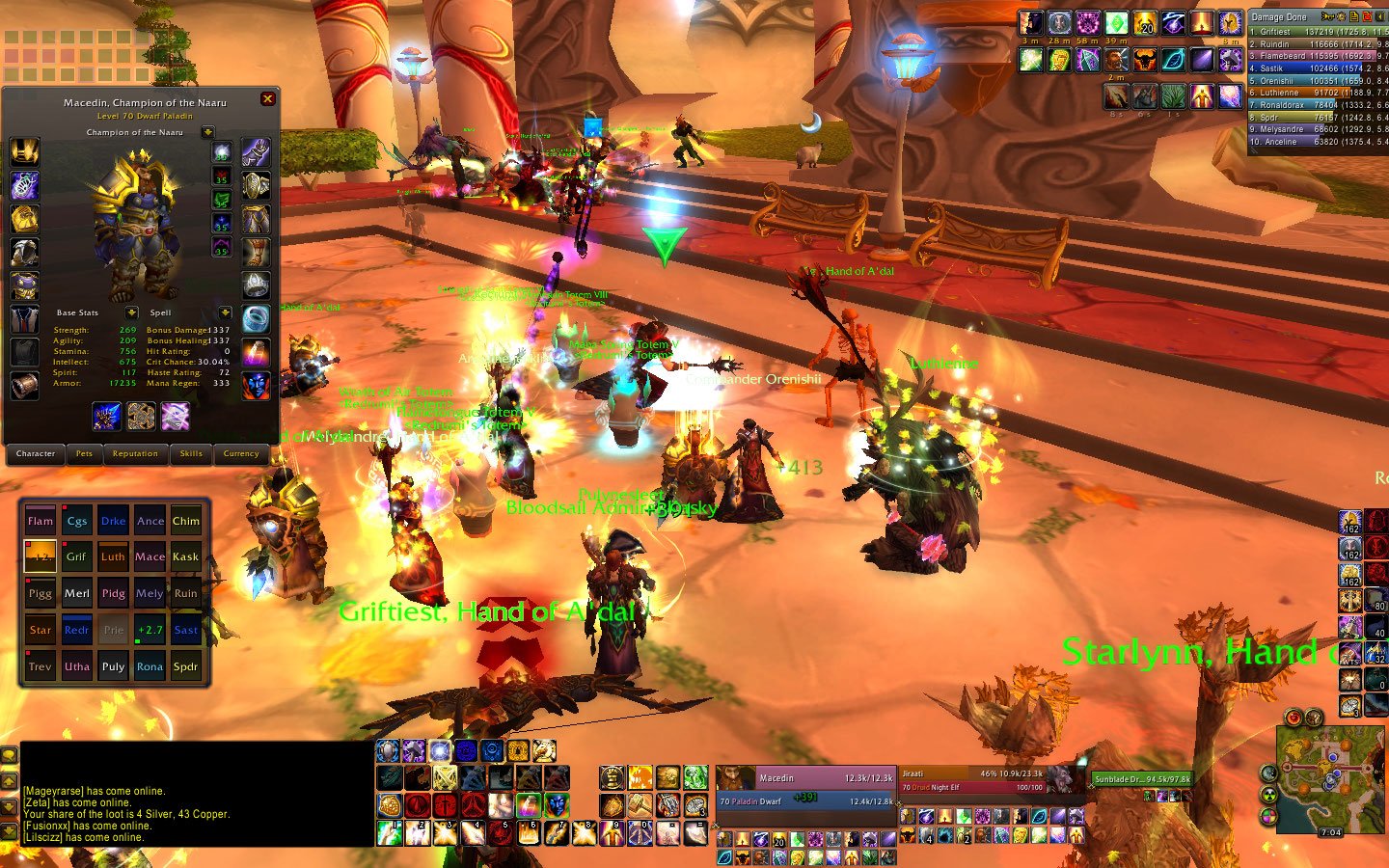Switch to the Pets tab
1389x868 pixels.
(84, 453)
